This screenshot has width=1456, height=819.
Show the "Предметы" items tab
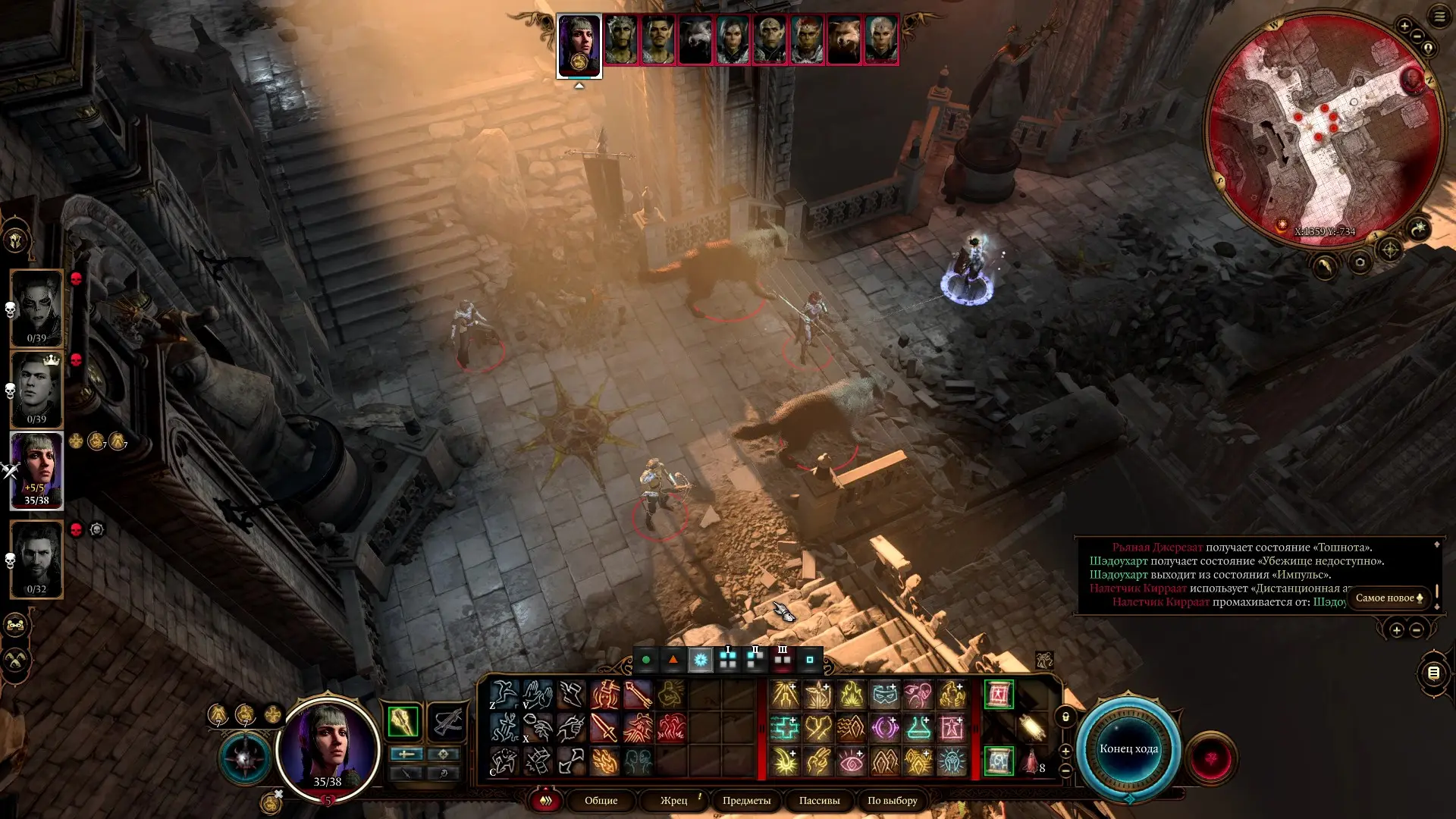point(746,801)
